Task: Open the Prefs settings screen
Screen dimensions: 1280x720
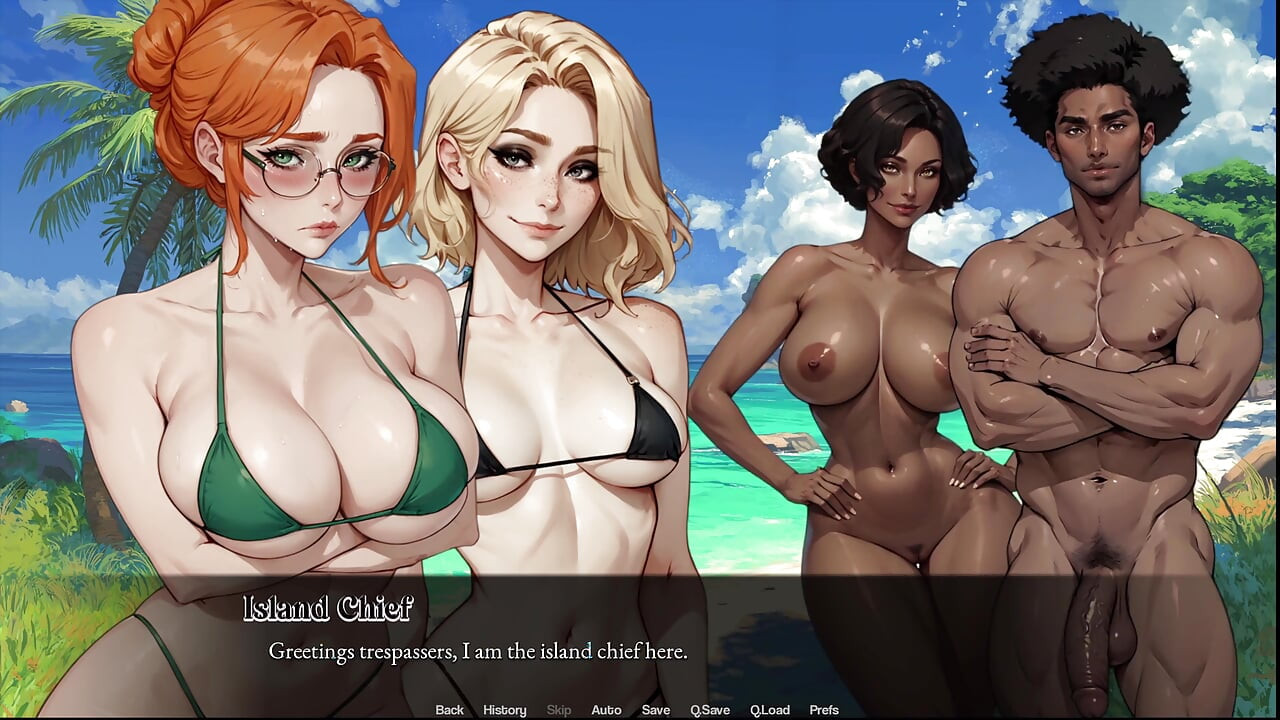Action: click(x=825, y=709)
